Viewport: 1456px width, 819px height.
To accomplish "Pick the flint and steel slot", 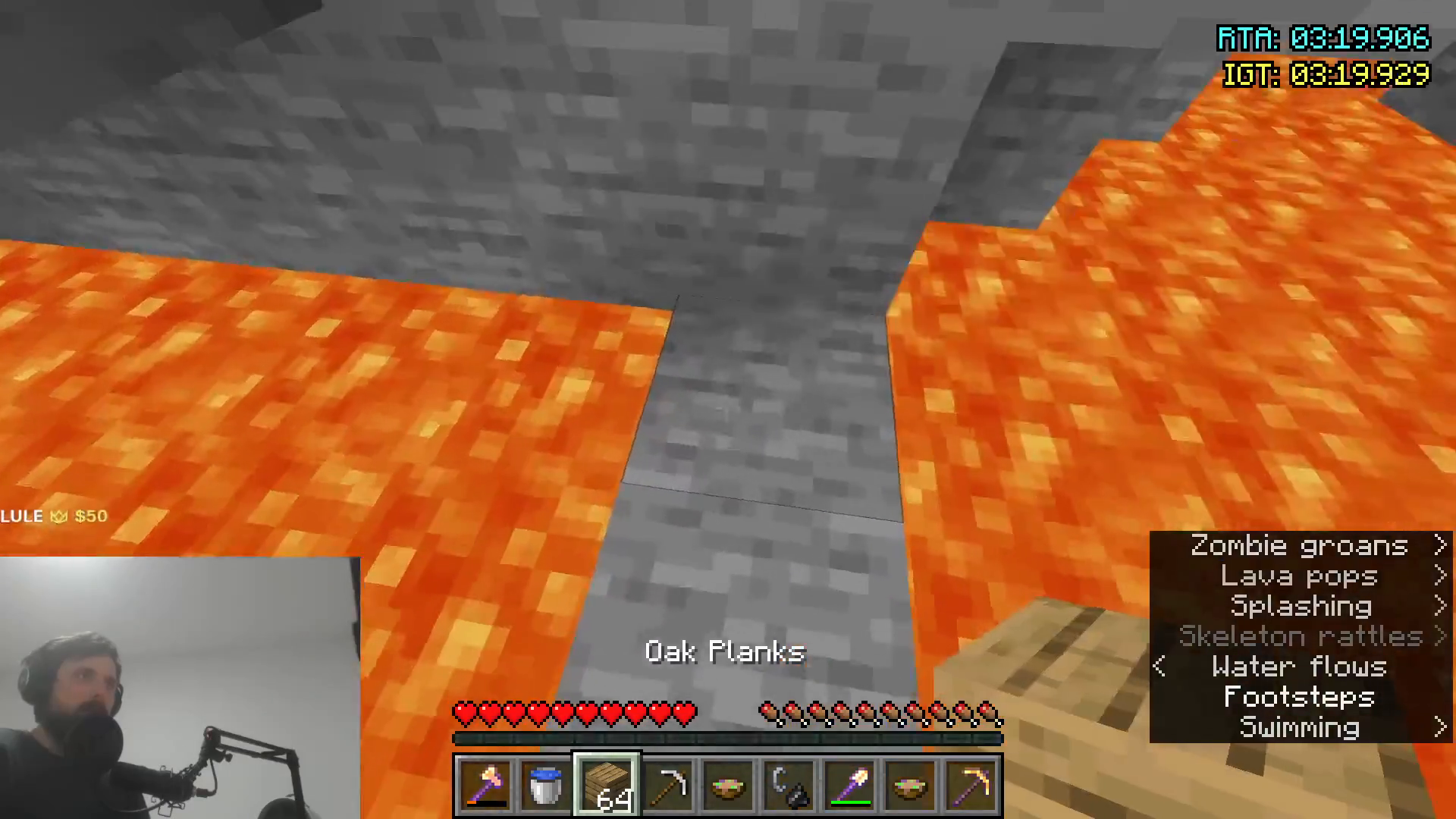I will [x=789, y=786].
